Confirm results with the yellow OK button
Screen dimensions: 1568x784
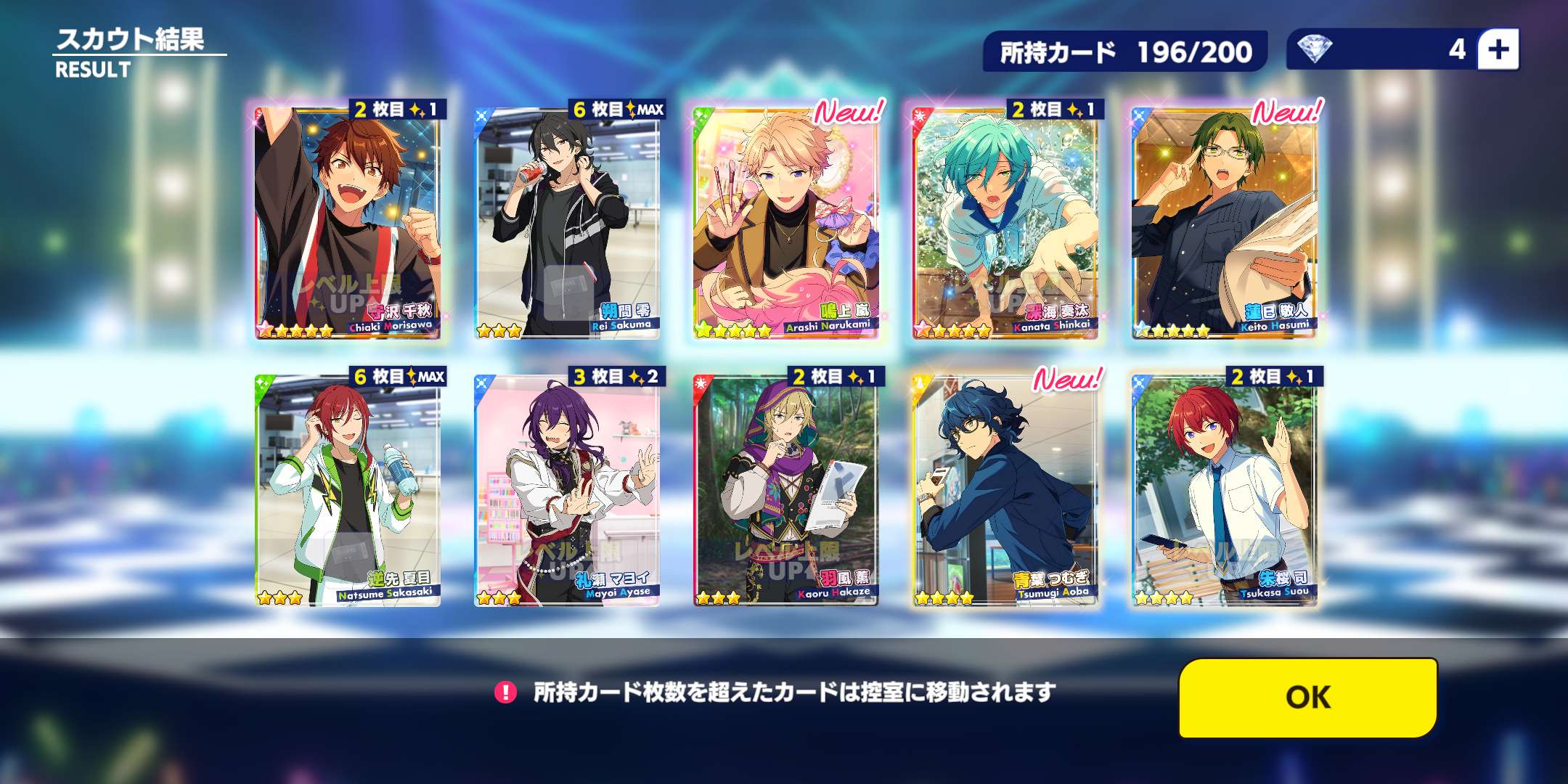[1308, 698]
